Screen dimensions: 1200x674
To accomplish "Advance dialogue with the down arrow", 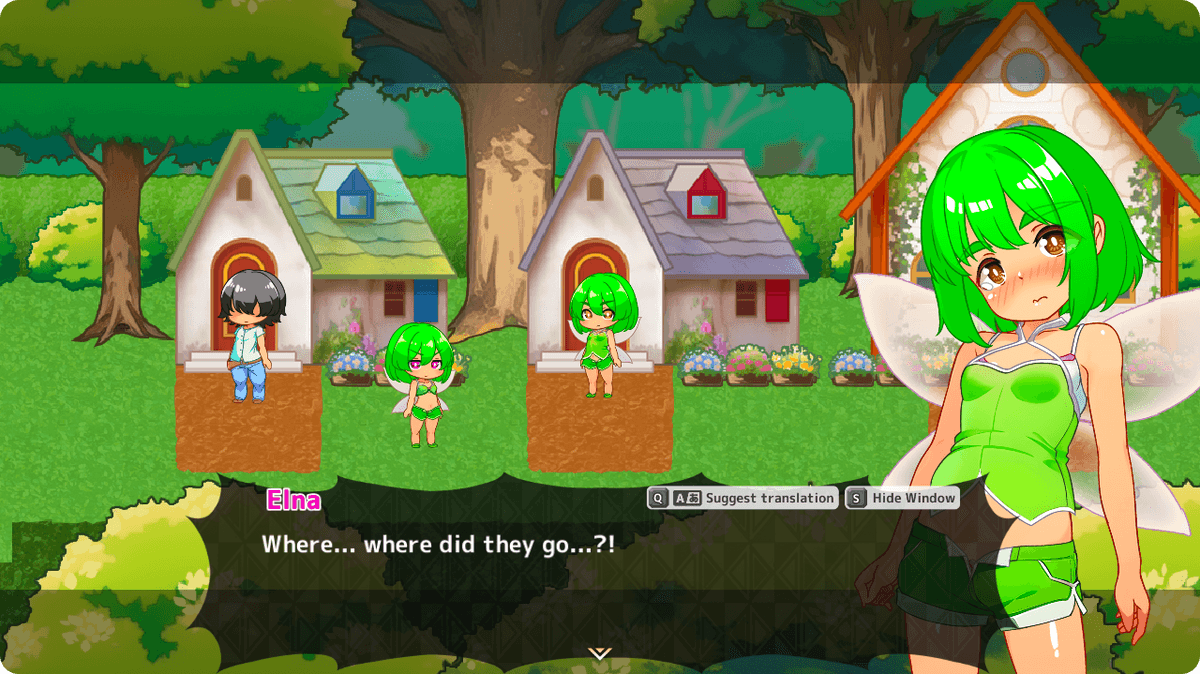I will point(599,654).
